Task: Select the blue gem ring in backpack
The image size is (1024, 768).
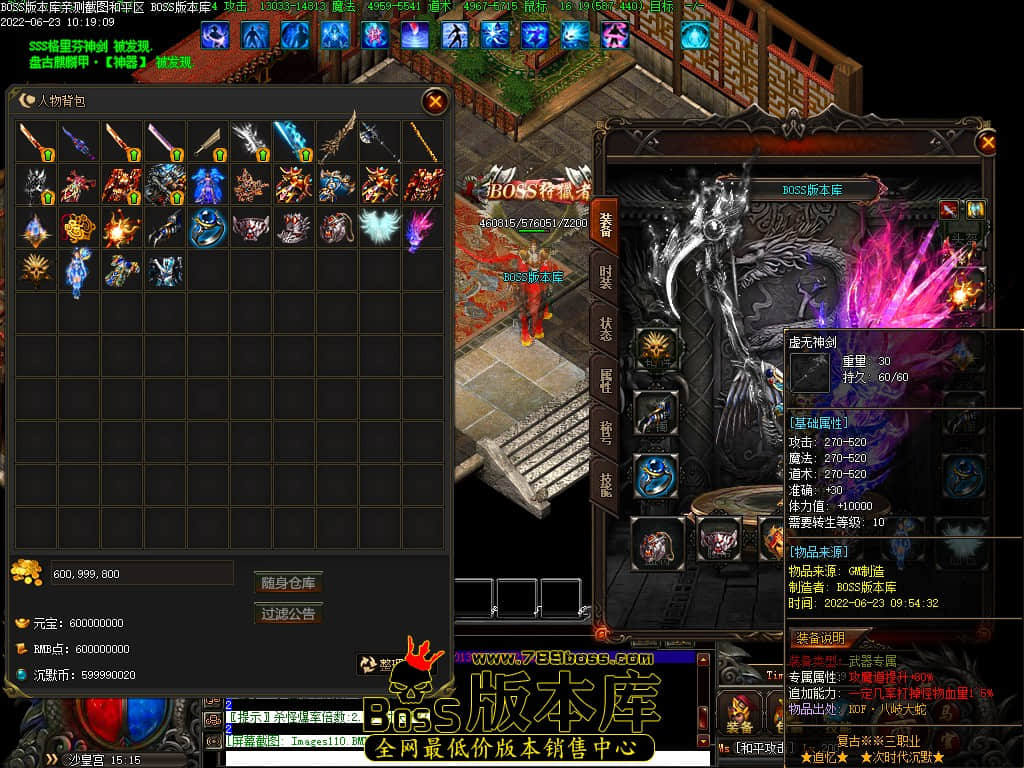Action: click(208, 228)
